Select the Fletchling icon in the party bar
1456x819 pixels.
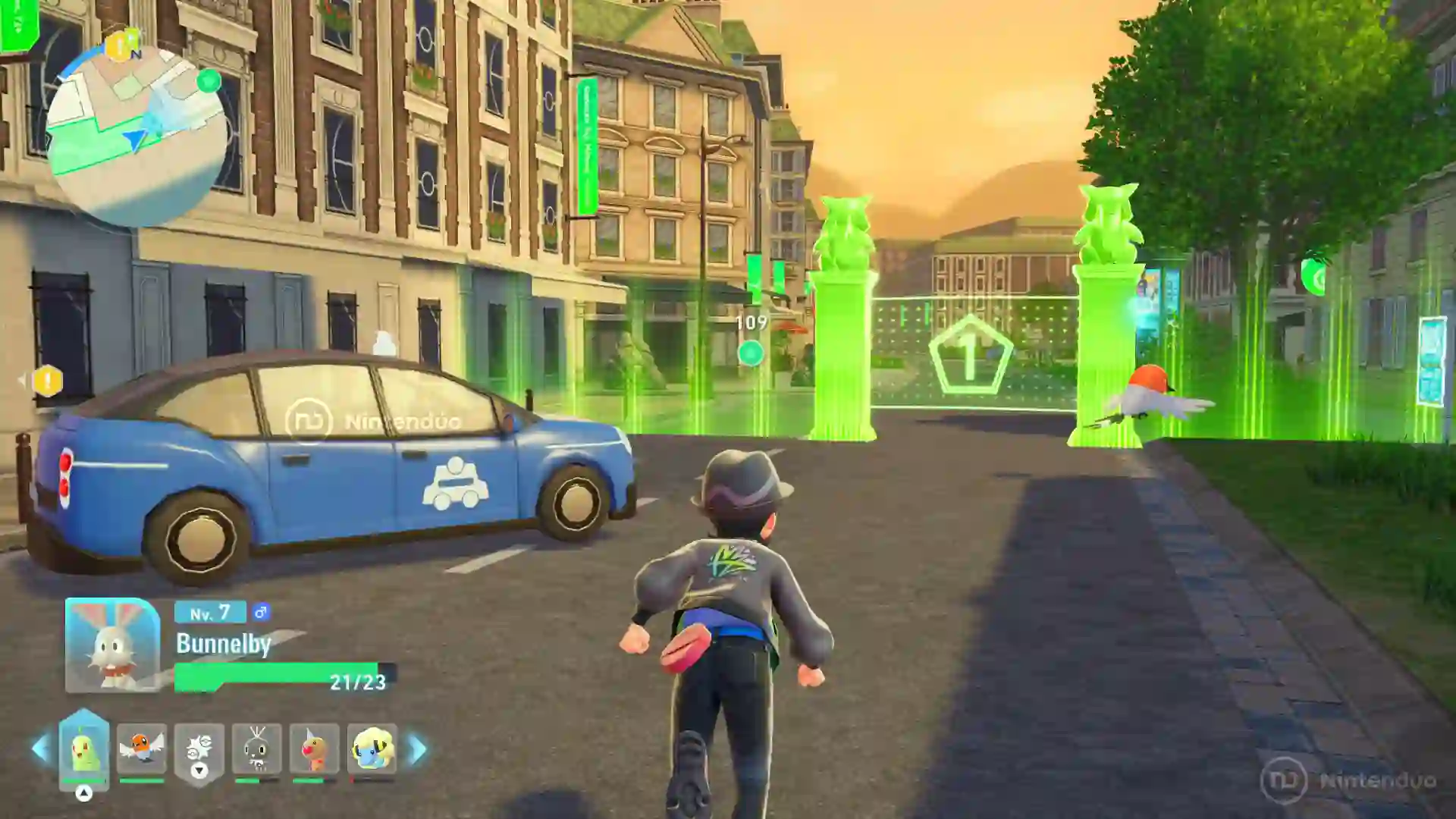[142, 746]
